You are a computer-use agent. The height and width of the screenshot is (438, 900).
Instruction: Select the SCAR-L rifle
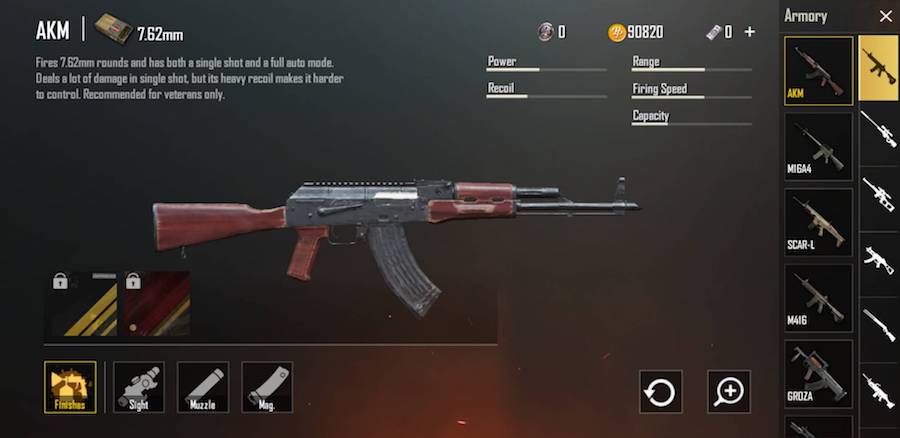click(818, 222)
